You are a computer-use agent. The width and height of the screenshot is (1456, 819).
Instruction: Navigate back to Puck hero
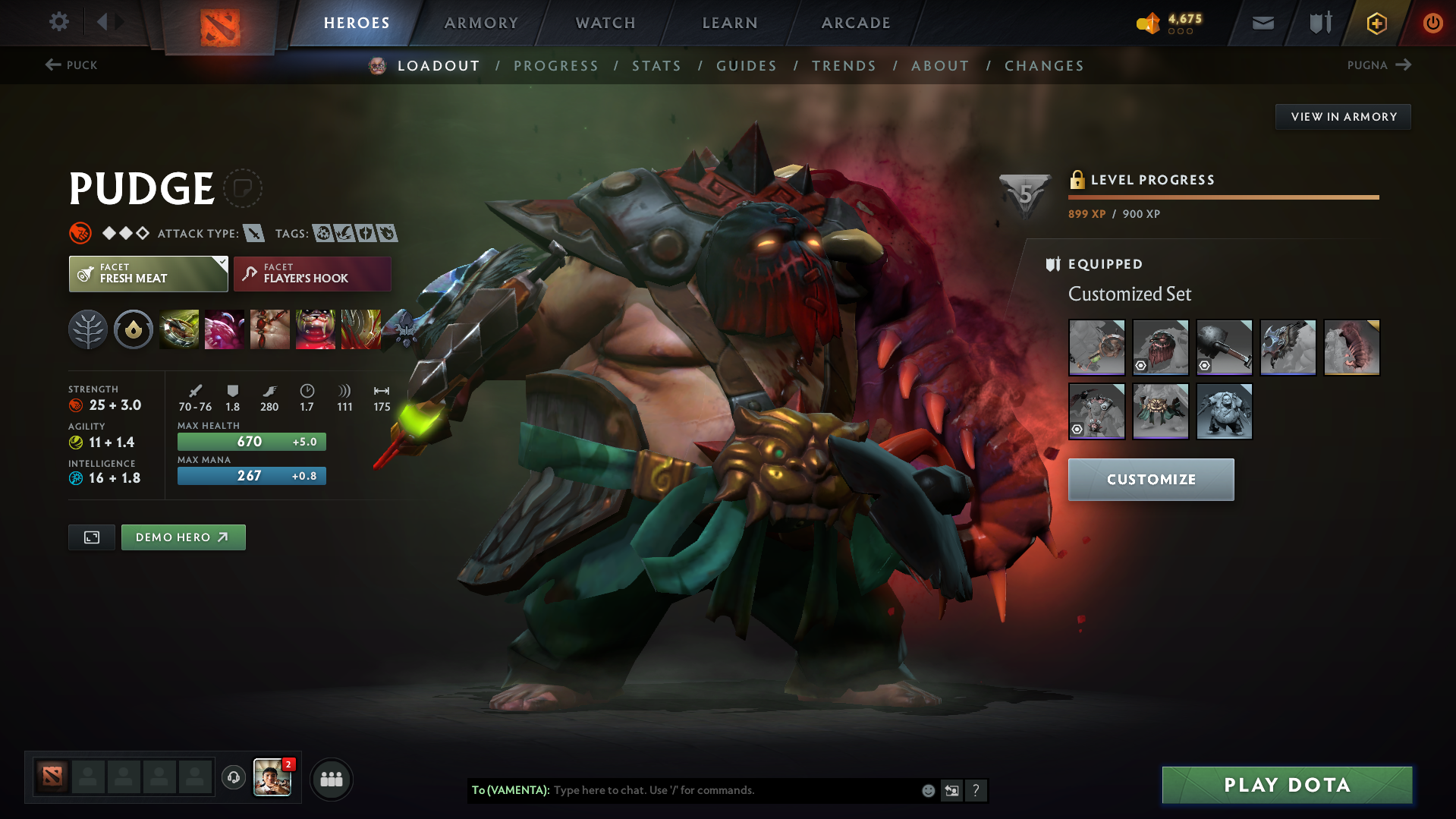tap(72, 65)
